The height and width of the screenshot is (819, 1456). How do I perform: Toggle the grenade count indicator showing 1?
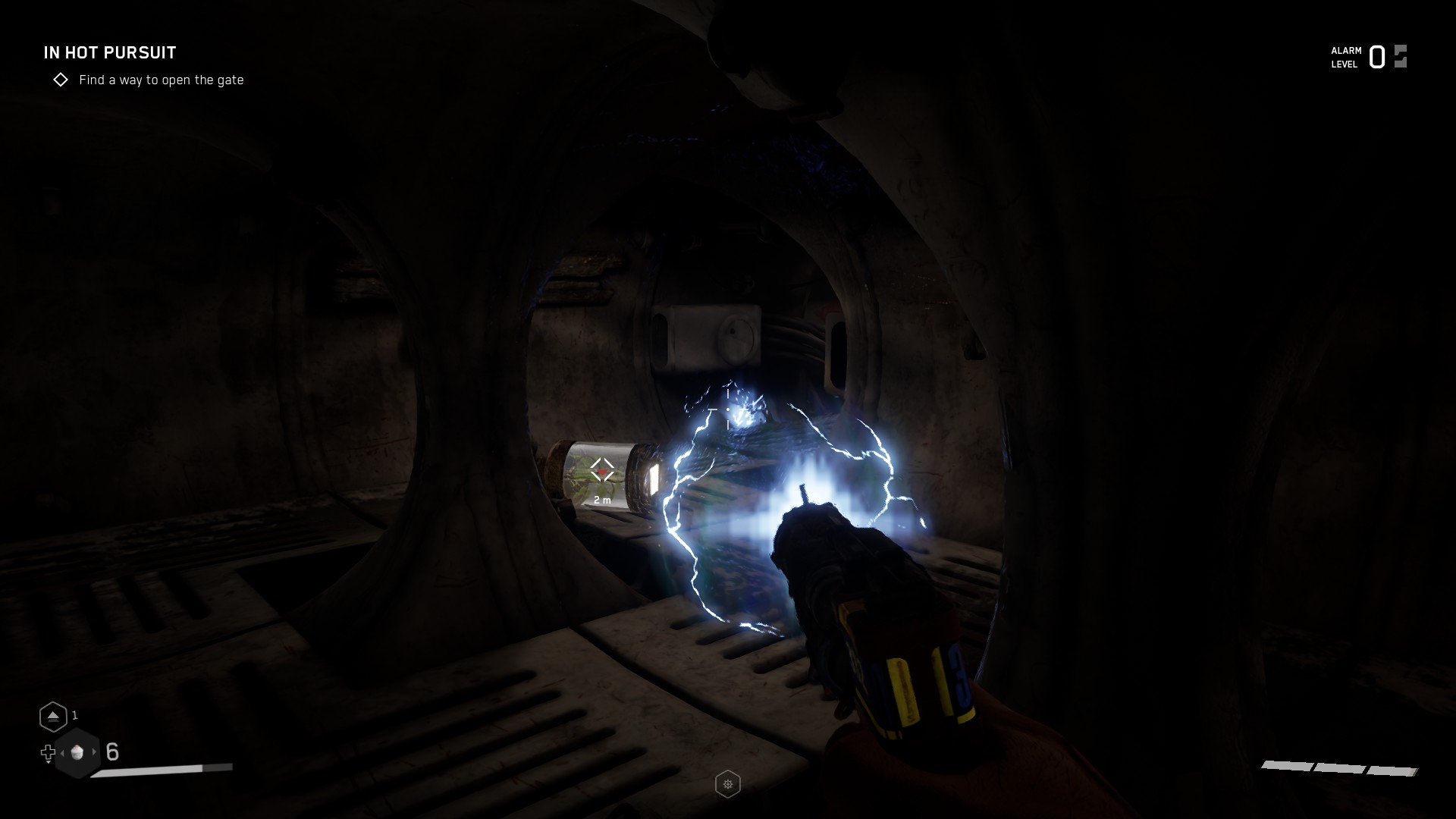click(74, 715)
